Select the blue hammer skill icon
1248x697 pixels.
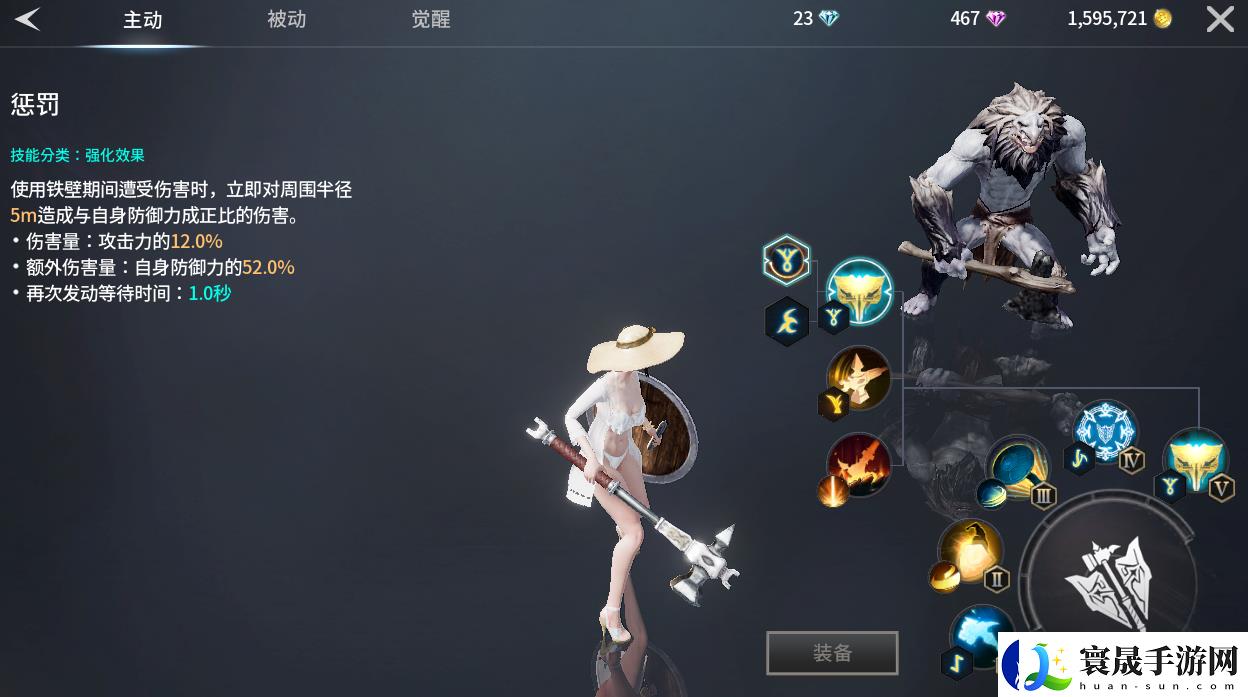980,635
